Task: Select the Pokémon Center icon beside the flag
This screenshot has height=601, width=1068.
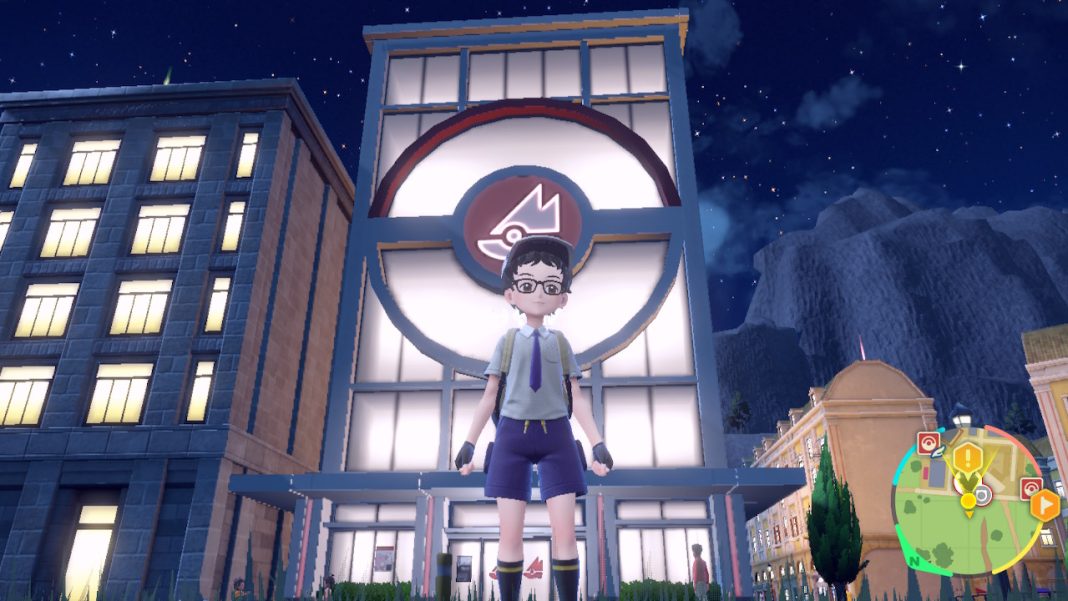Action: click(x=1031, y=489)
